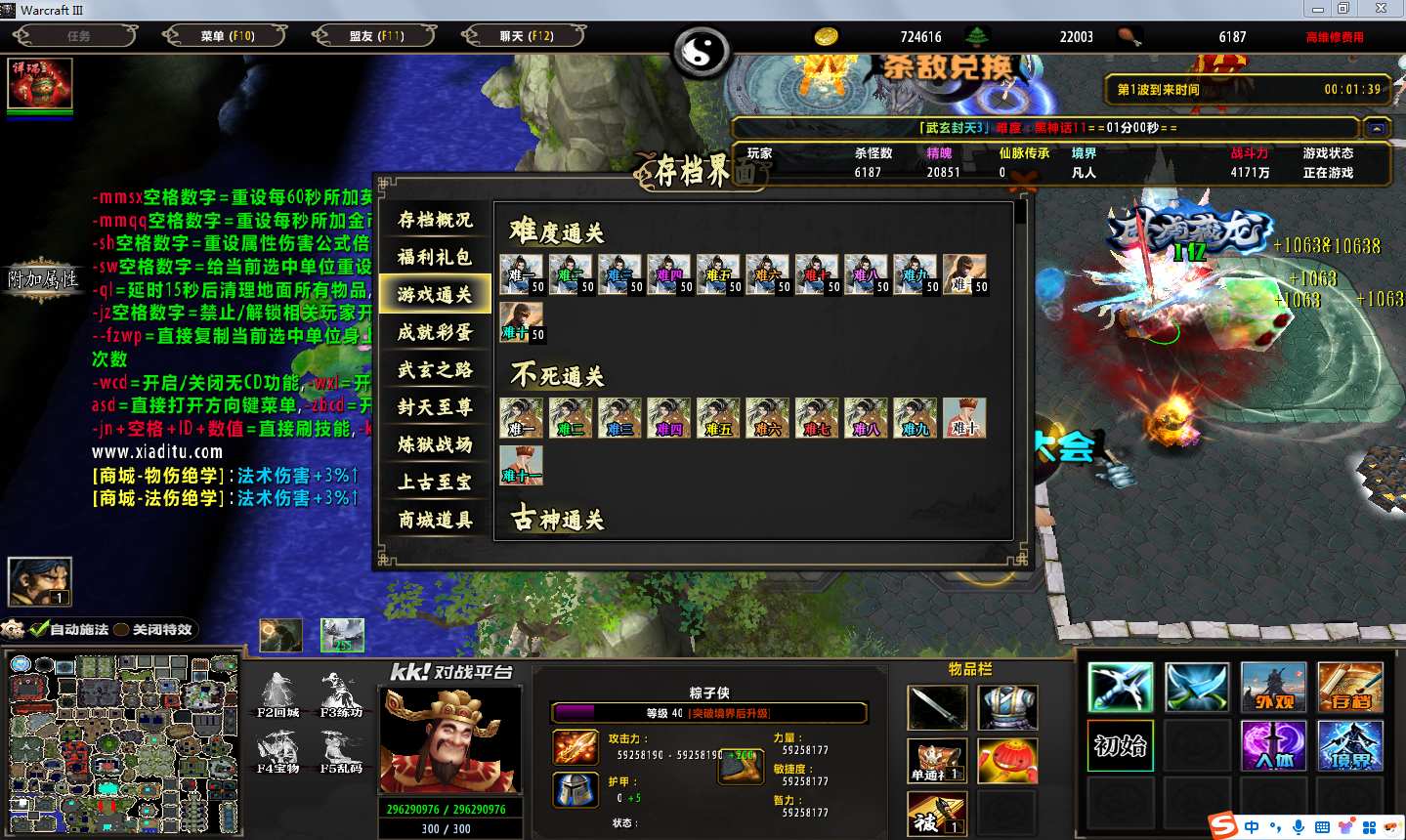Choose the 炼狱战场 purgatory battlefield tab
This screenshot has height=840, width=1406.
435,444
